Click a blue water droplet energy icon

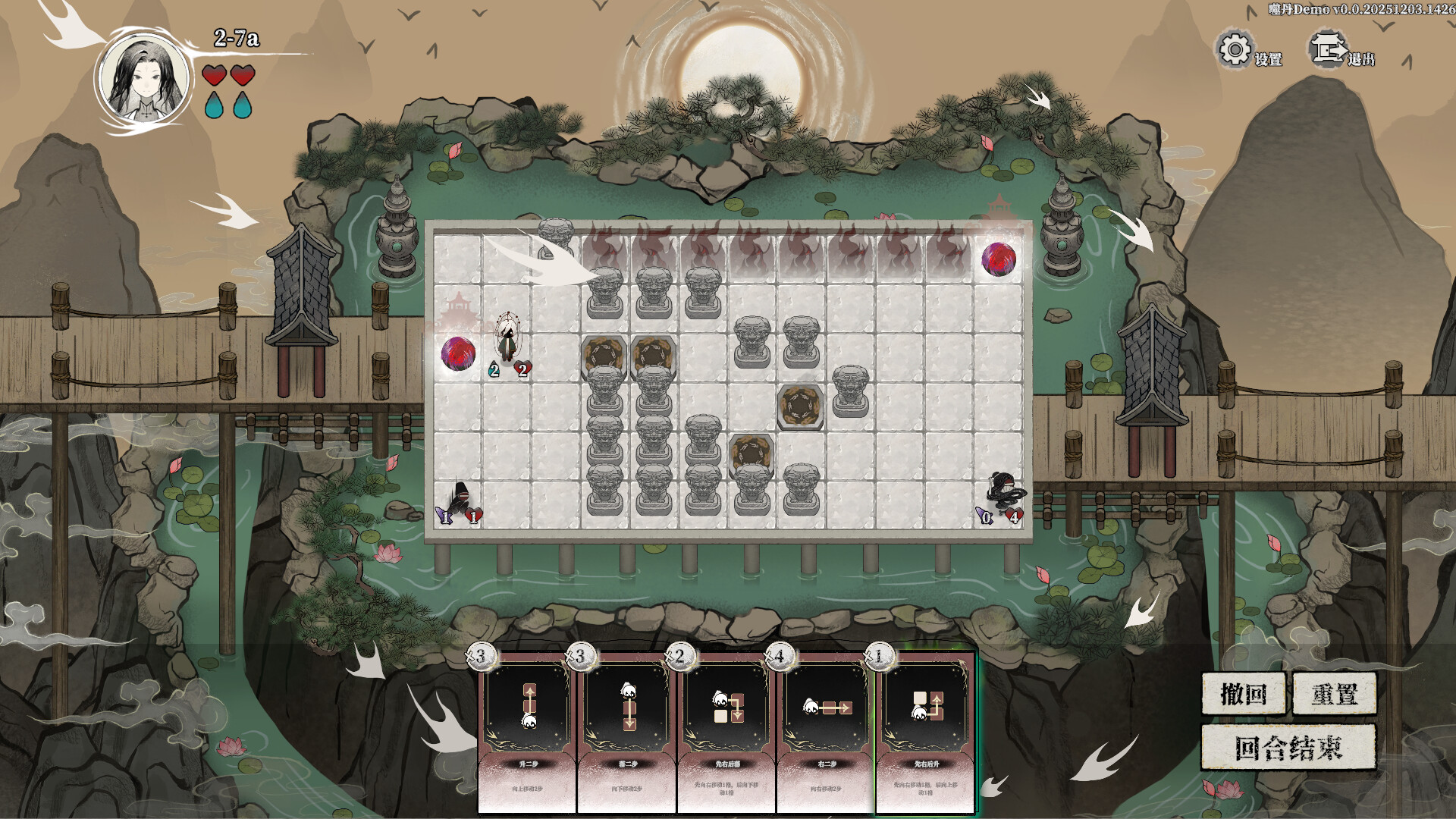point(213,106)
